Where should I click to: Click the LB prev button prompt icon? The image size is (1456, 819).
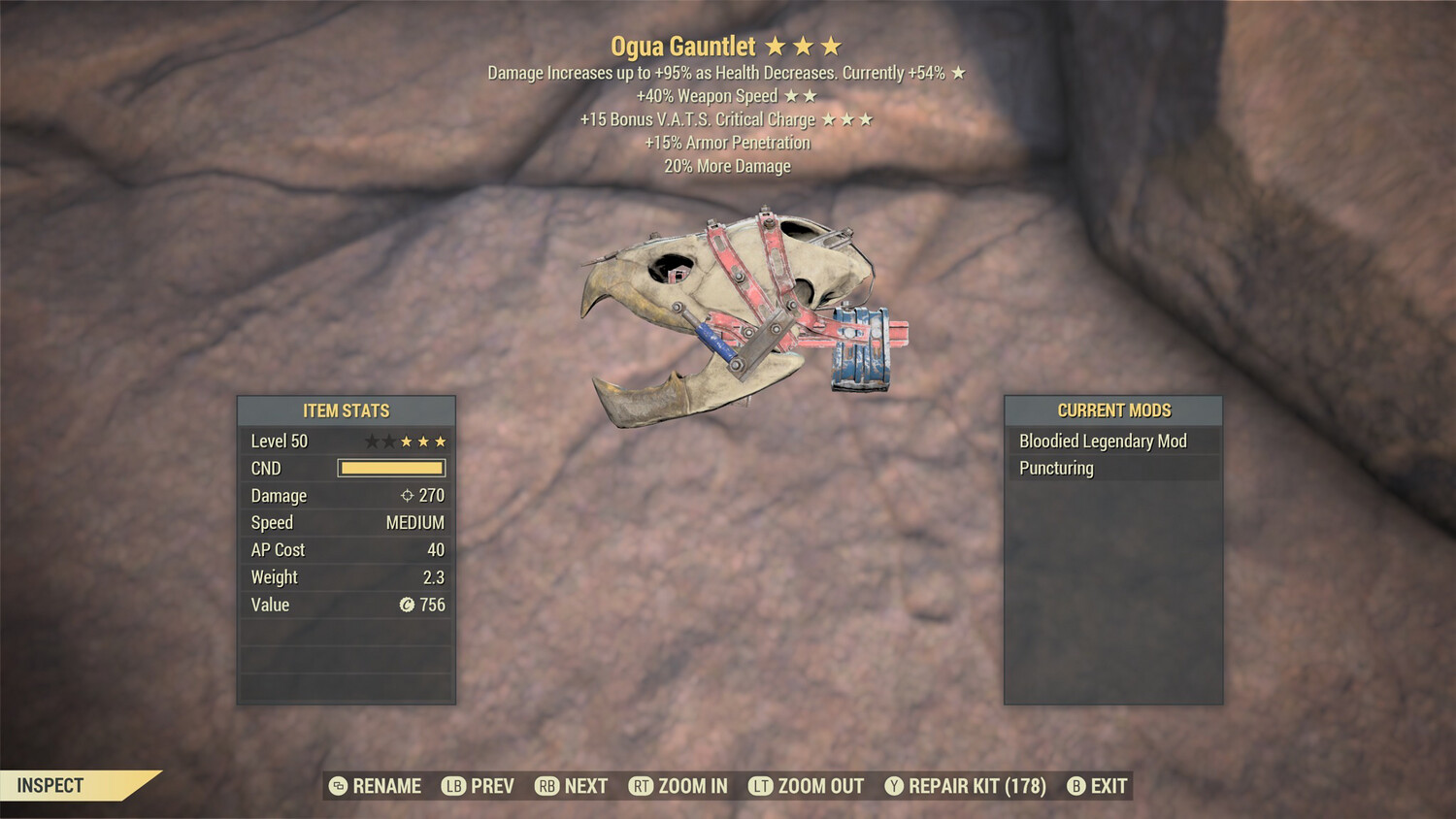pyautogui.click(x=452, y=786)
